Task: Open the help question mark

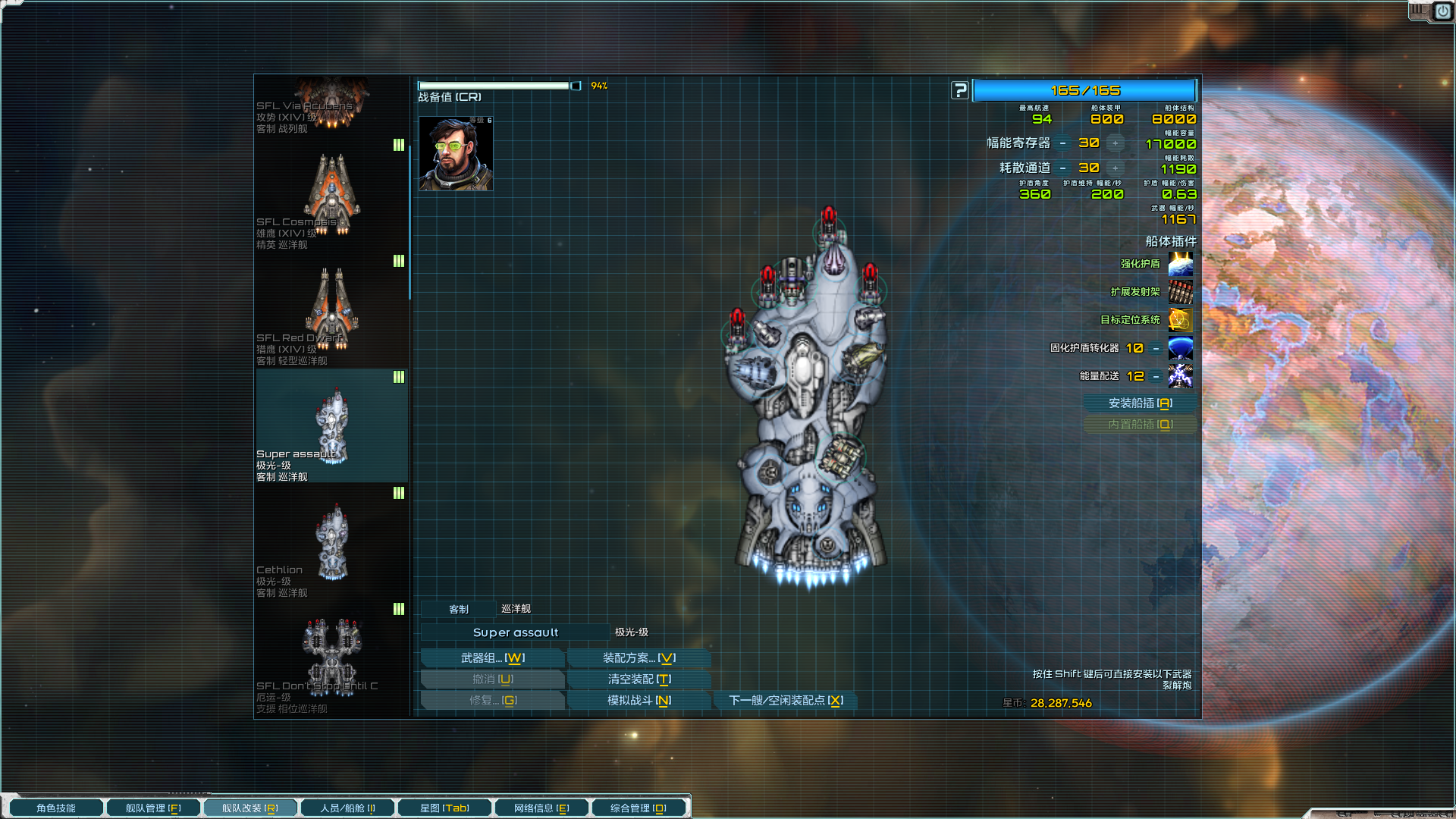Action: pyautogui.click(x=960, y=91)
